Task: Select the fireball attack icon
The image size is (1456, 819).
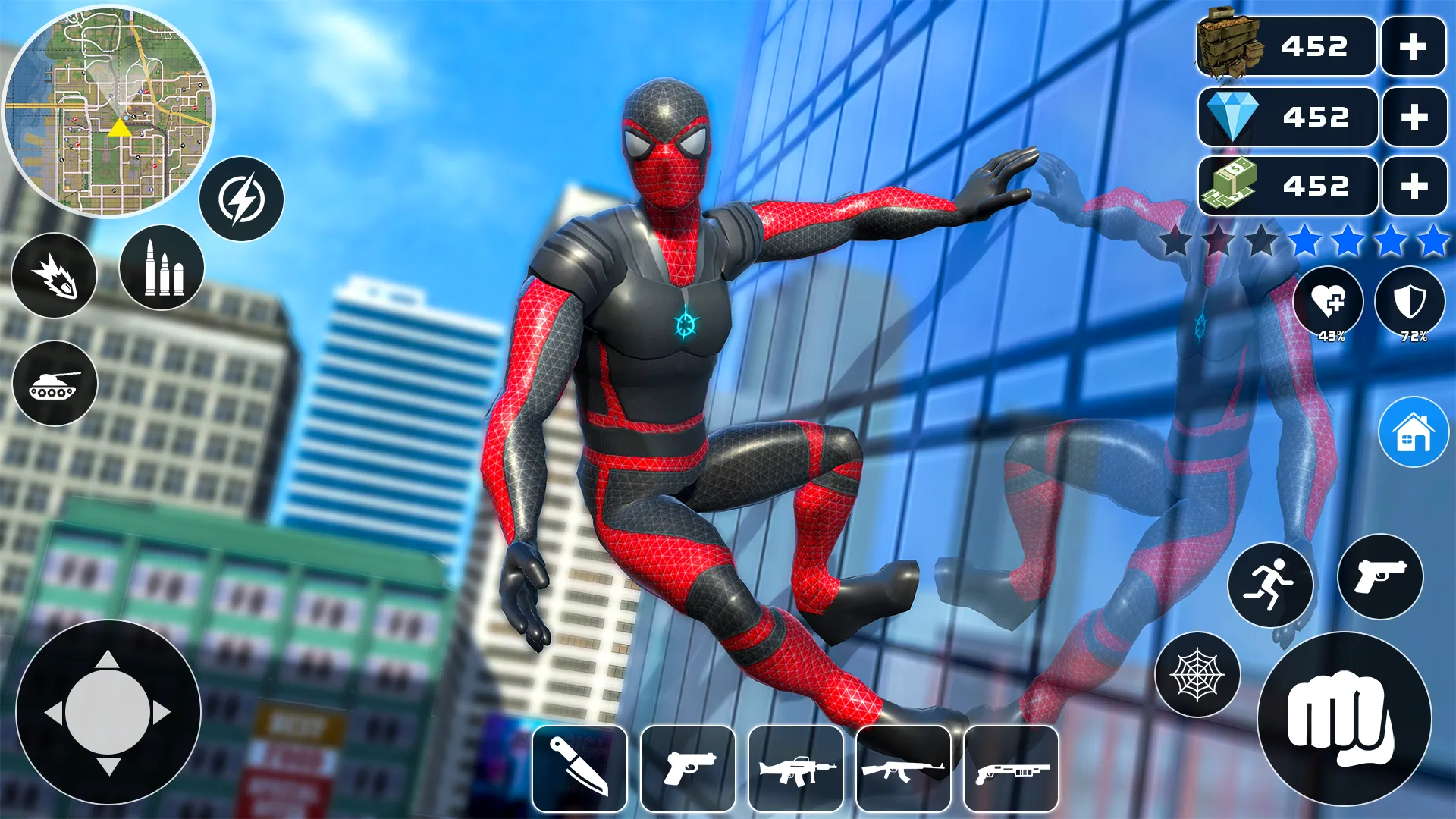Action: (x=54, y=276)
